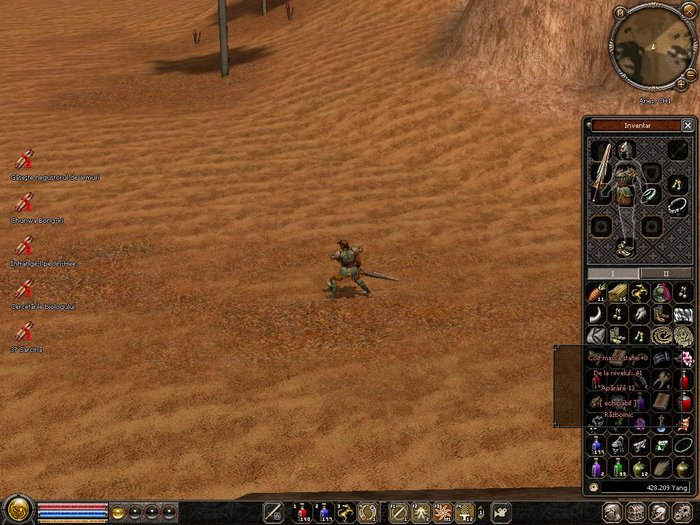This screenshot has width=700, height=525.
Task: Open the 'Cercetările biologului' quest scroll
Action: (25, 288)
